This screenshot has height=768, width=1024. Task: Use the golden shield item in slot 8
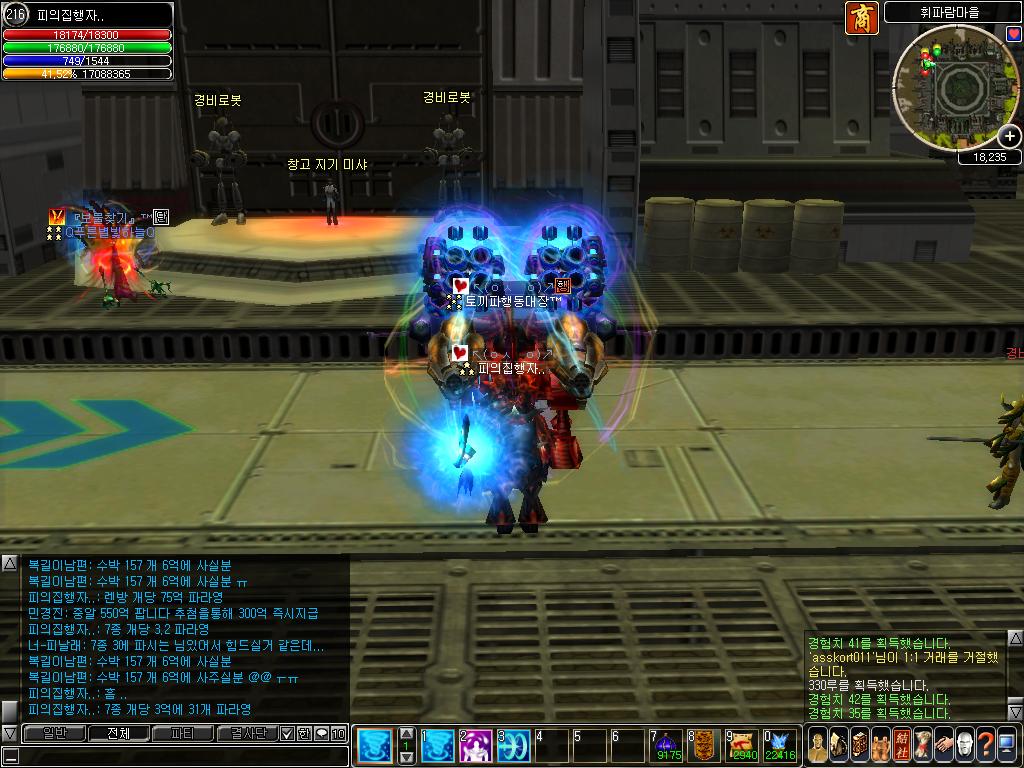click(703, 746)
